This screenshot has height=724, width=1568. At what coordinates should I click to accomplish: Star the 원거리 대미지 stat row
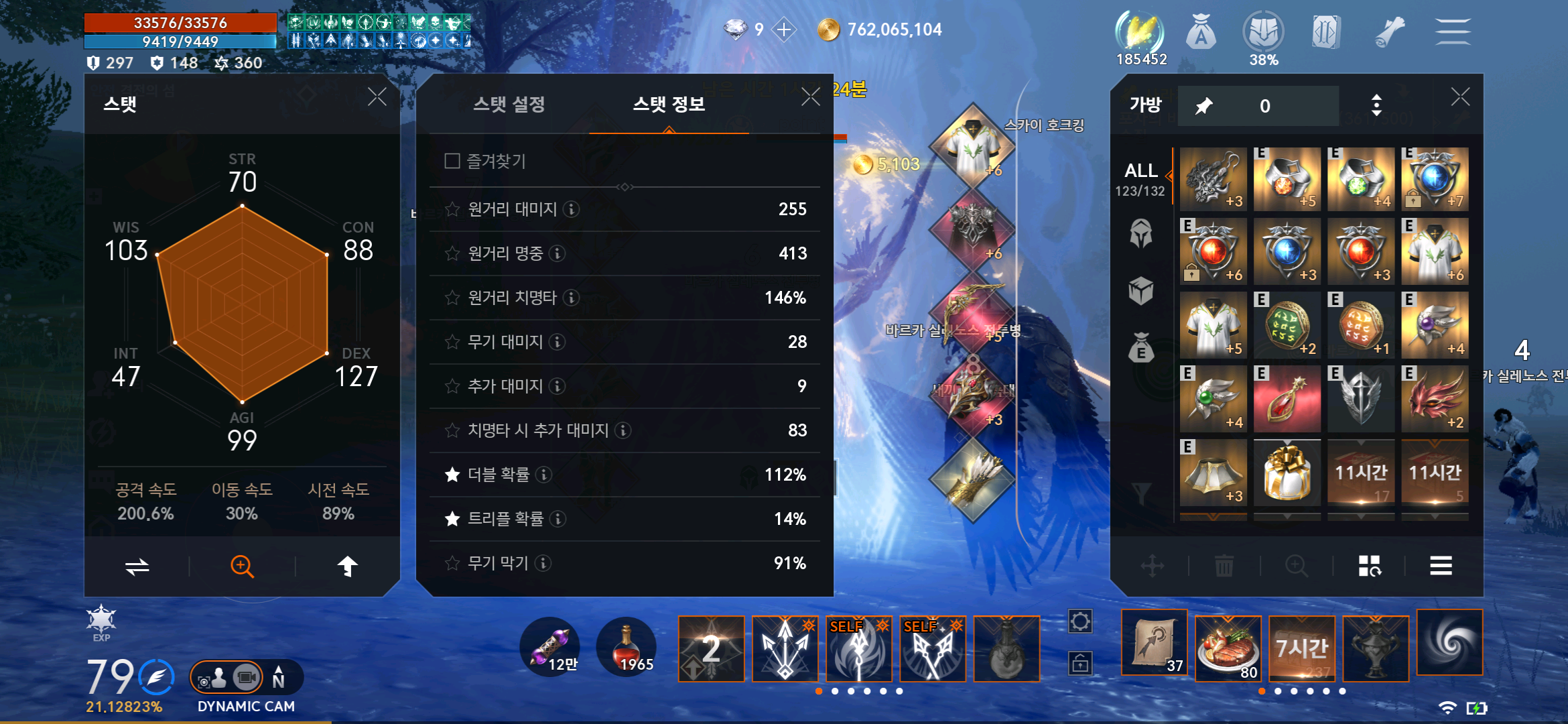pyautogui.click(x=452, y=210)
